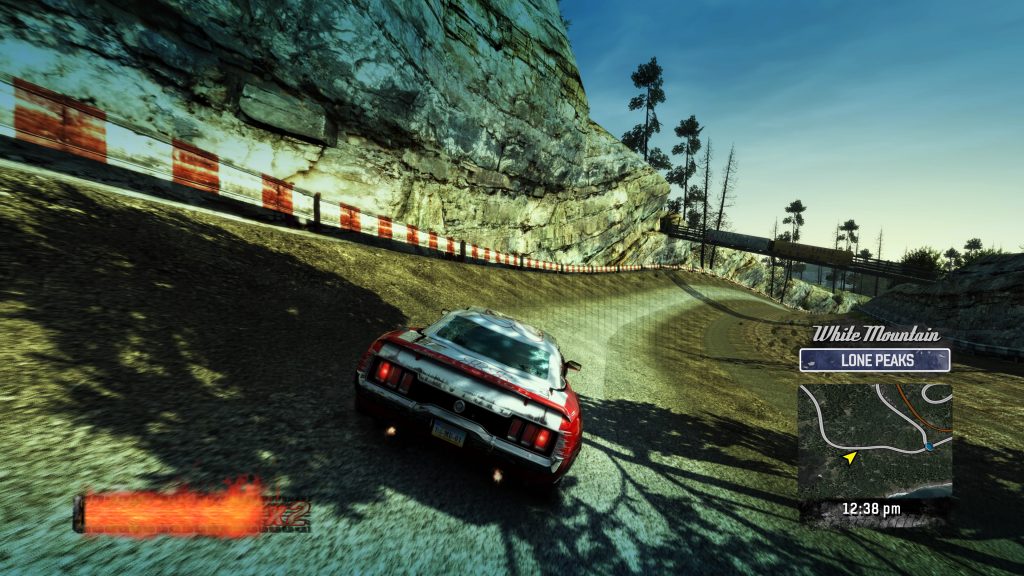Select the Lone Peaks street sign

point(874,360)
